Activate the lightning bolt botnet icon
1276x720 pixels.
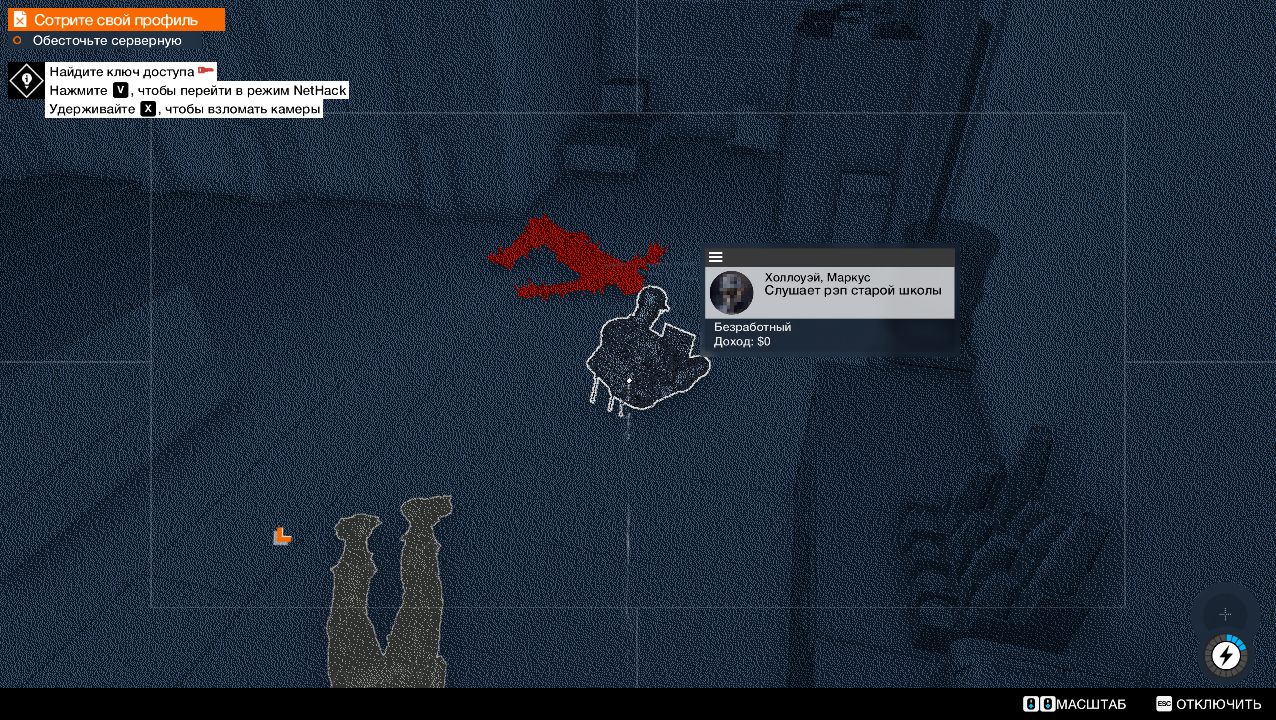click(1226, 656)
